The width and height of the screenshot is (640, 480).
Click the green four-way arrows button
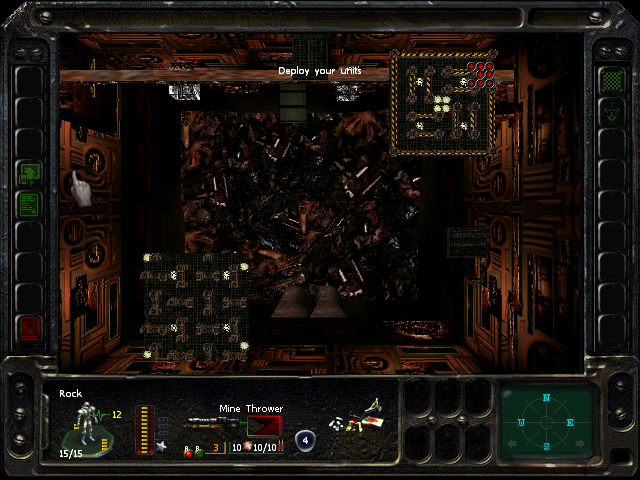610,112
